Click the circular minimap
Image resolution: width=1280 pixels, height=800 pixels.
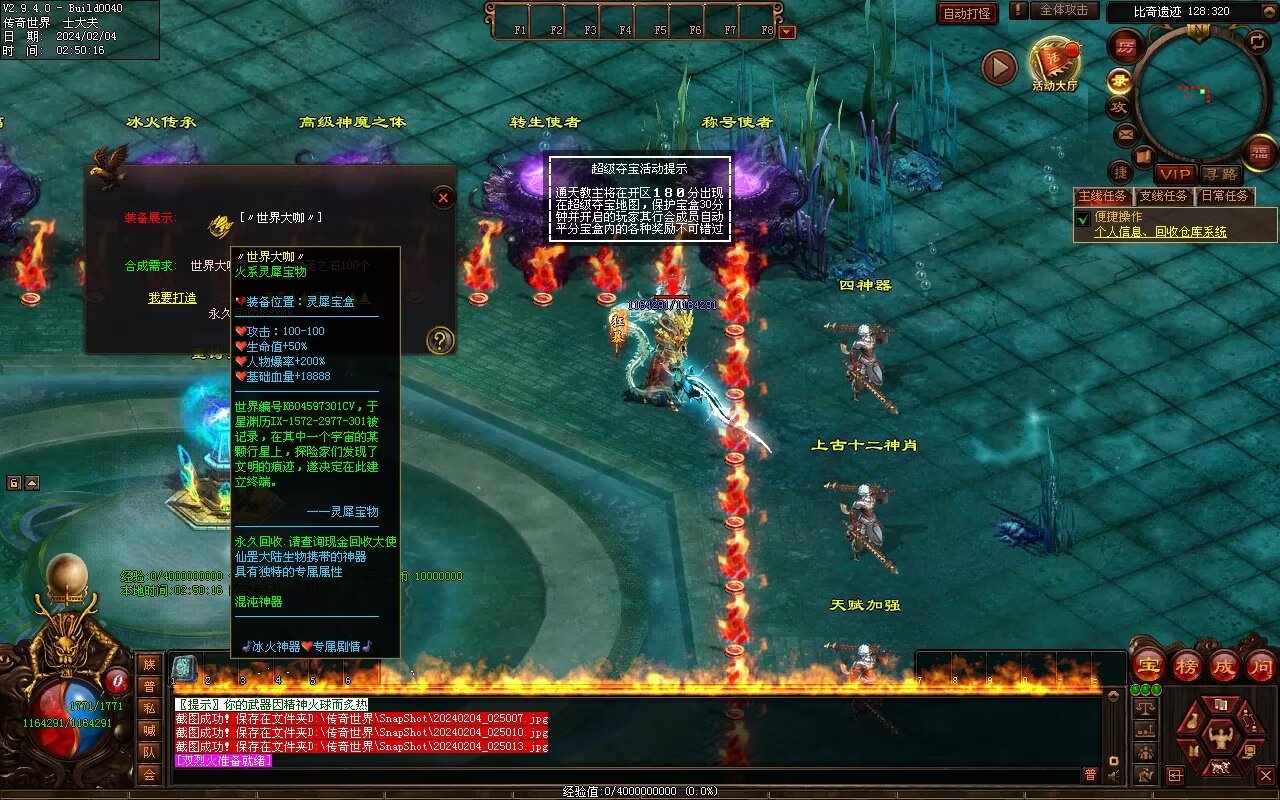pos(1199,94)
